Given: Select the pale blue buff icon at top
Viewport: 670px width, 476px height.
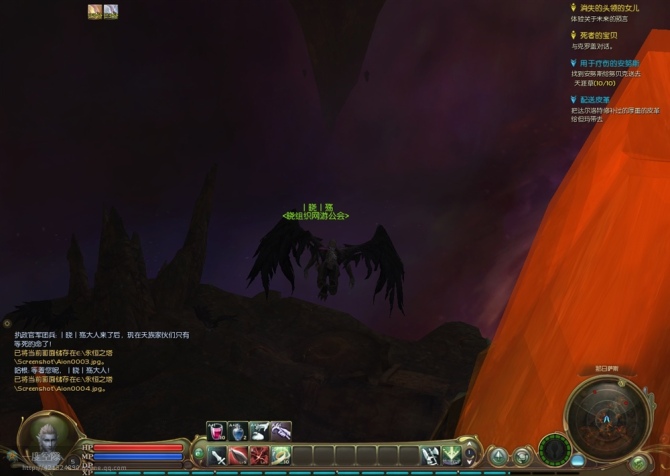Looking at the screenshot, I should point(110,11).
